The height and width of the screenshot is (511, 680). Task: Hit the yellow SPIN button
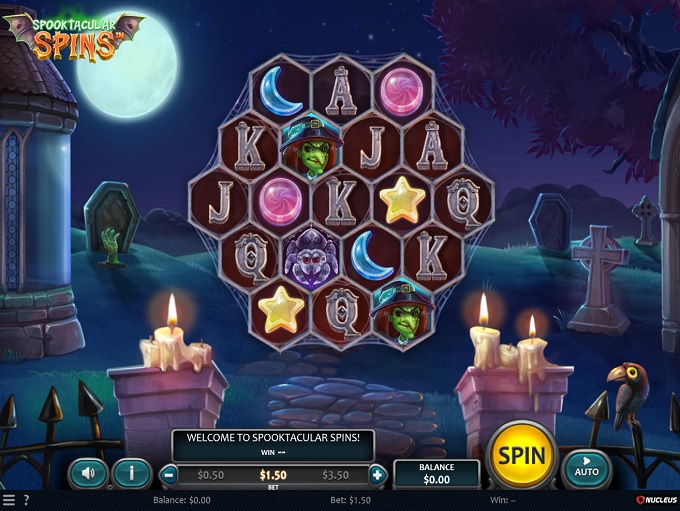[521, 456]
